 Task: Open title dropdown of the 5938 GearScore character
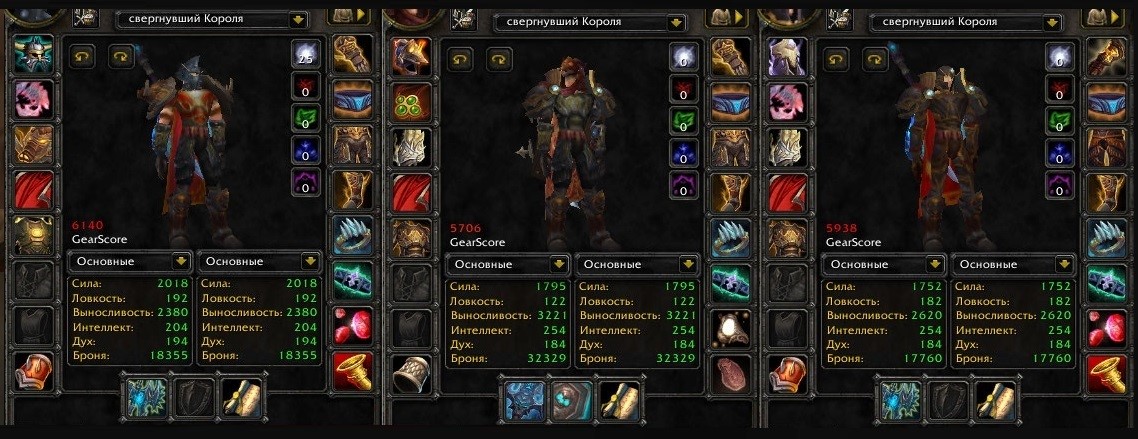(1051, 21)
